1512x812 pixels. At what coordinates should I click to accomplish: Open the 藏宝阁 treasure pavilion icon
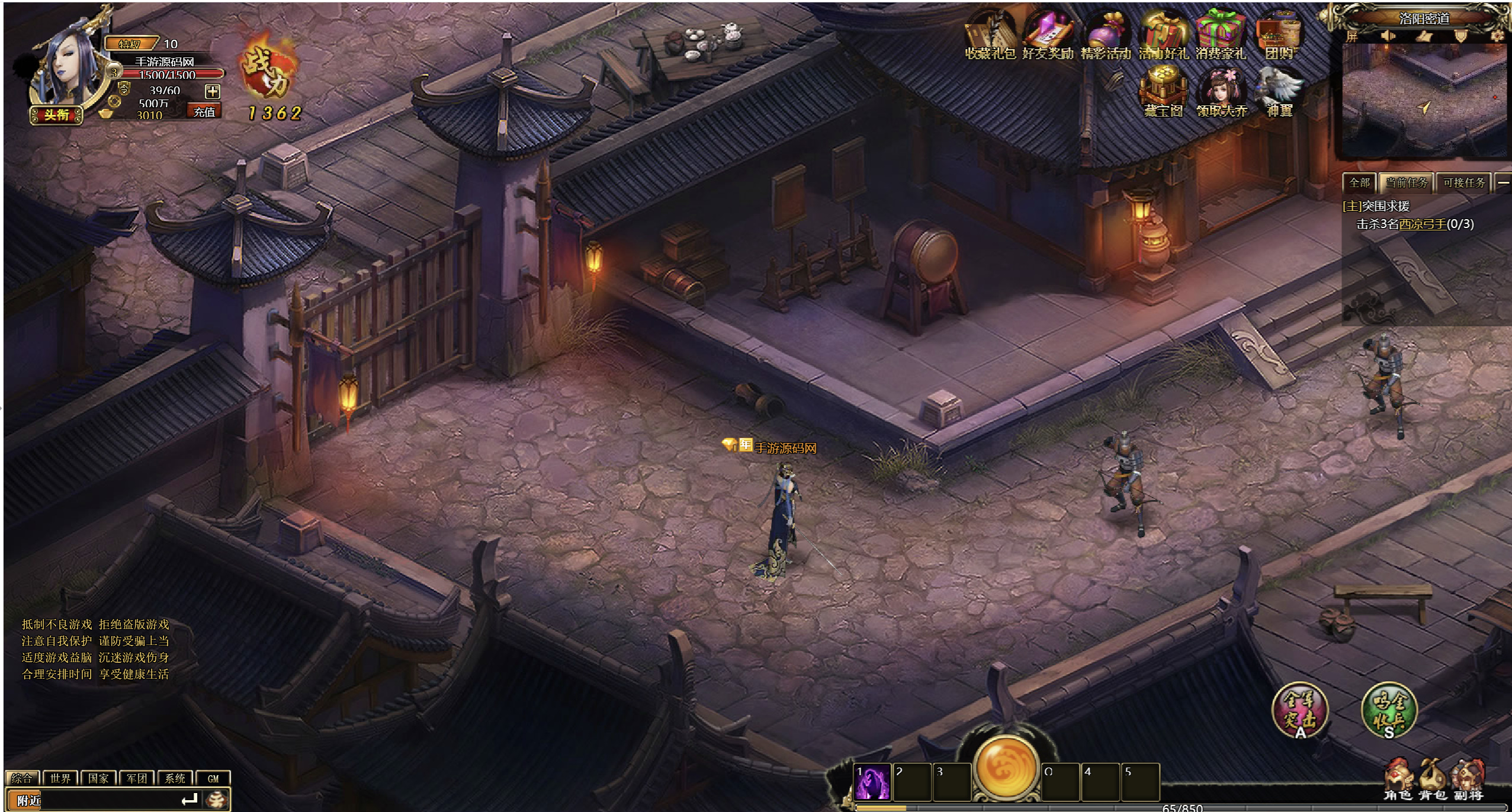coord(1163,92)
